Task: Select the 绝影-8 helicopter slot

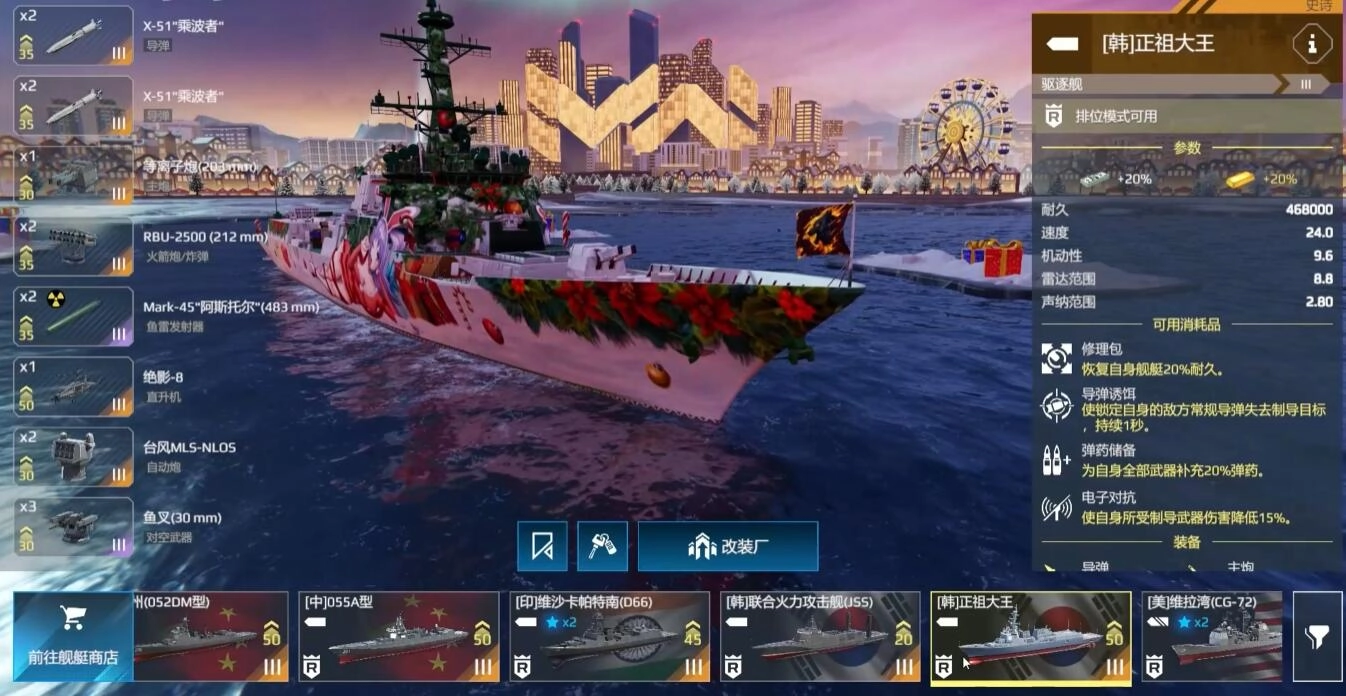Action: tap(73, 386)
